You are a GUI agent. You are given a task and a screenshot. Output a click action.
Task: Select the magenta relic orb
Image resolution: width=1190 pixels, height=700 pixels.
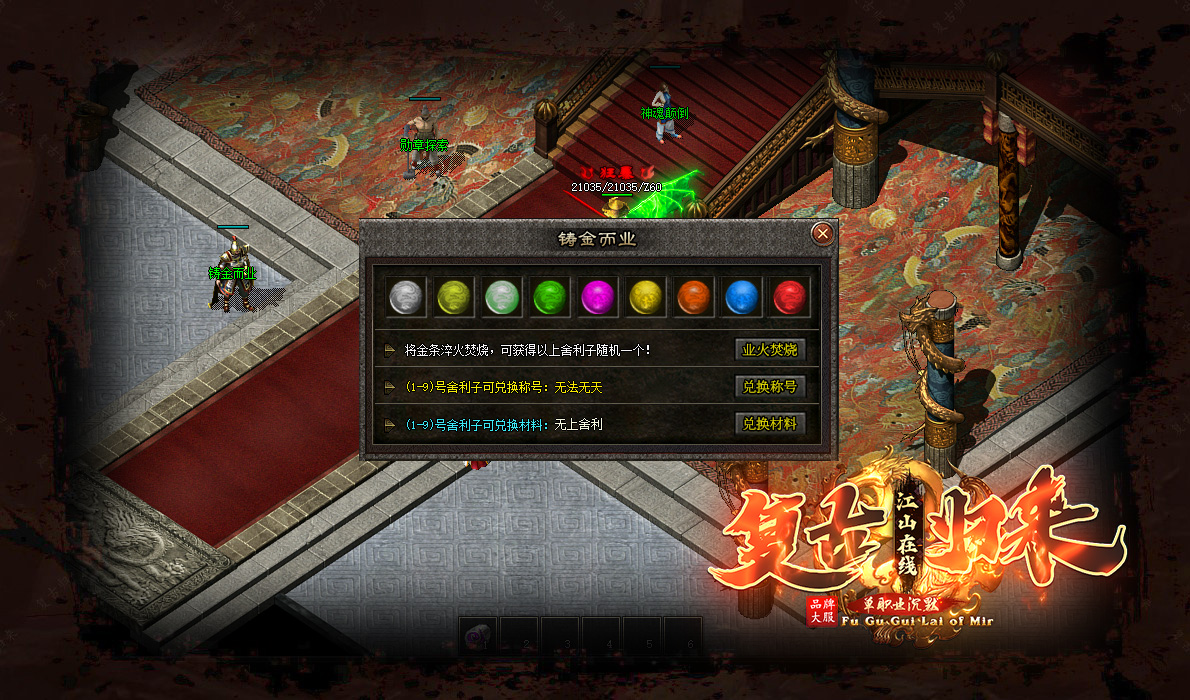[x=597, y=297]
